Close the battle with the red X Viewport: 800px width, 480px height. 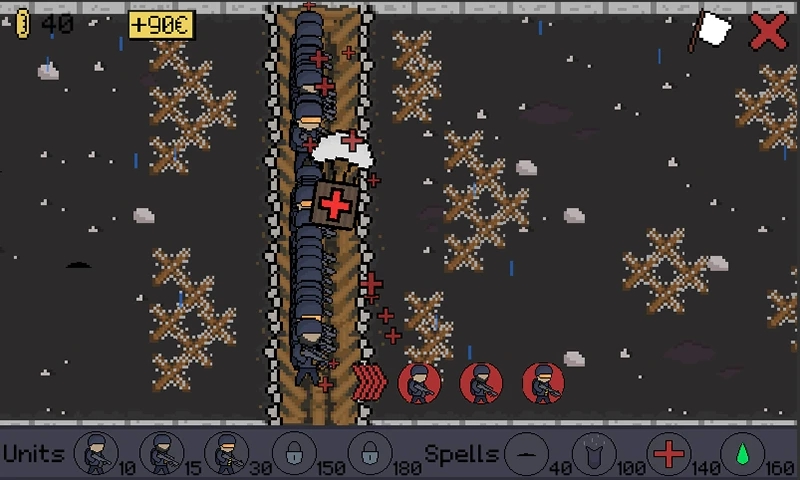[x=768, y=30]
